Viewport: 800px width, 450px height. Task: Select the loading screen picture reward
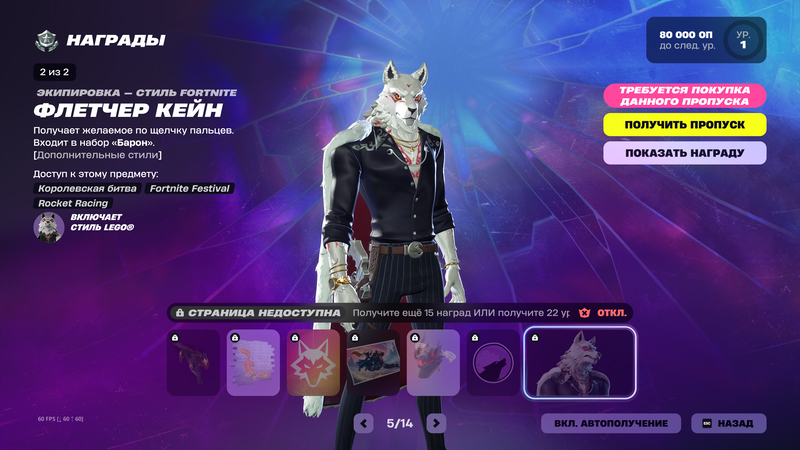pyautogui.click(x=373, y=363)
